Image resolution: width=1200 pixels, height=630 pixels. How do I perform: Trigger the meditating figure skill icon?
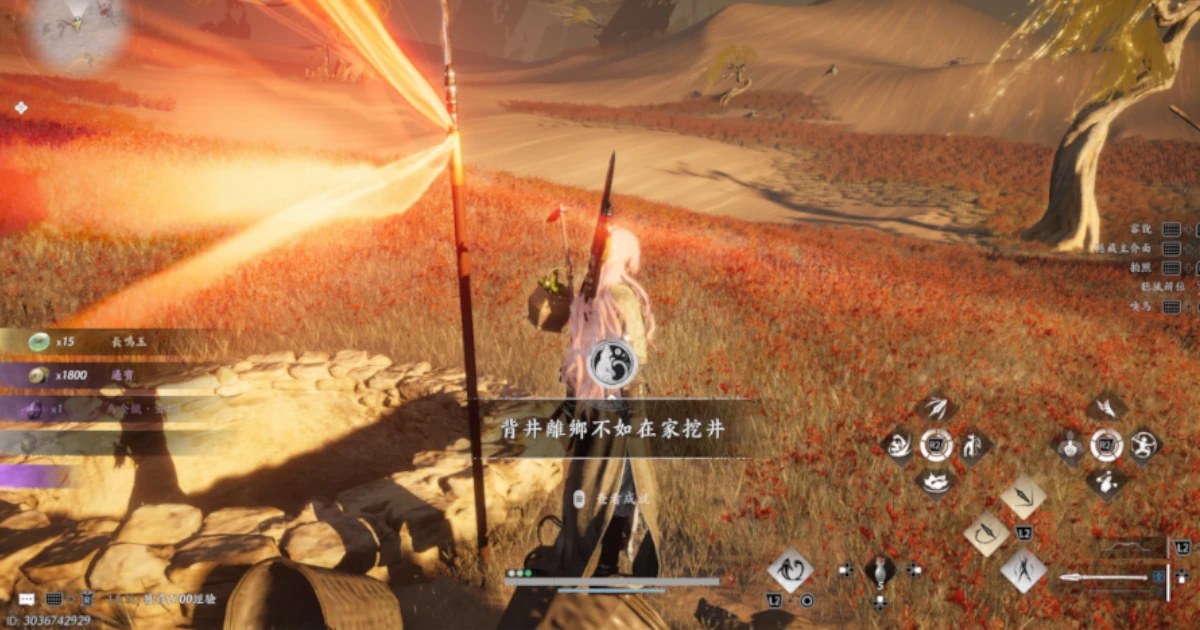1070,446
